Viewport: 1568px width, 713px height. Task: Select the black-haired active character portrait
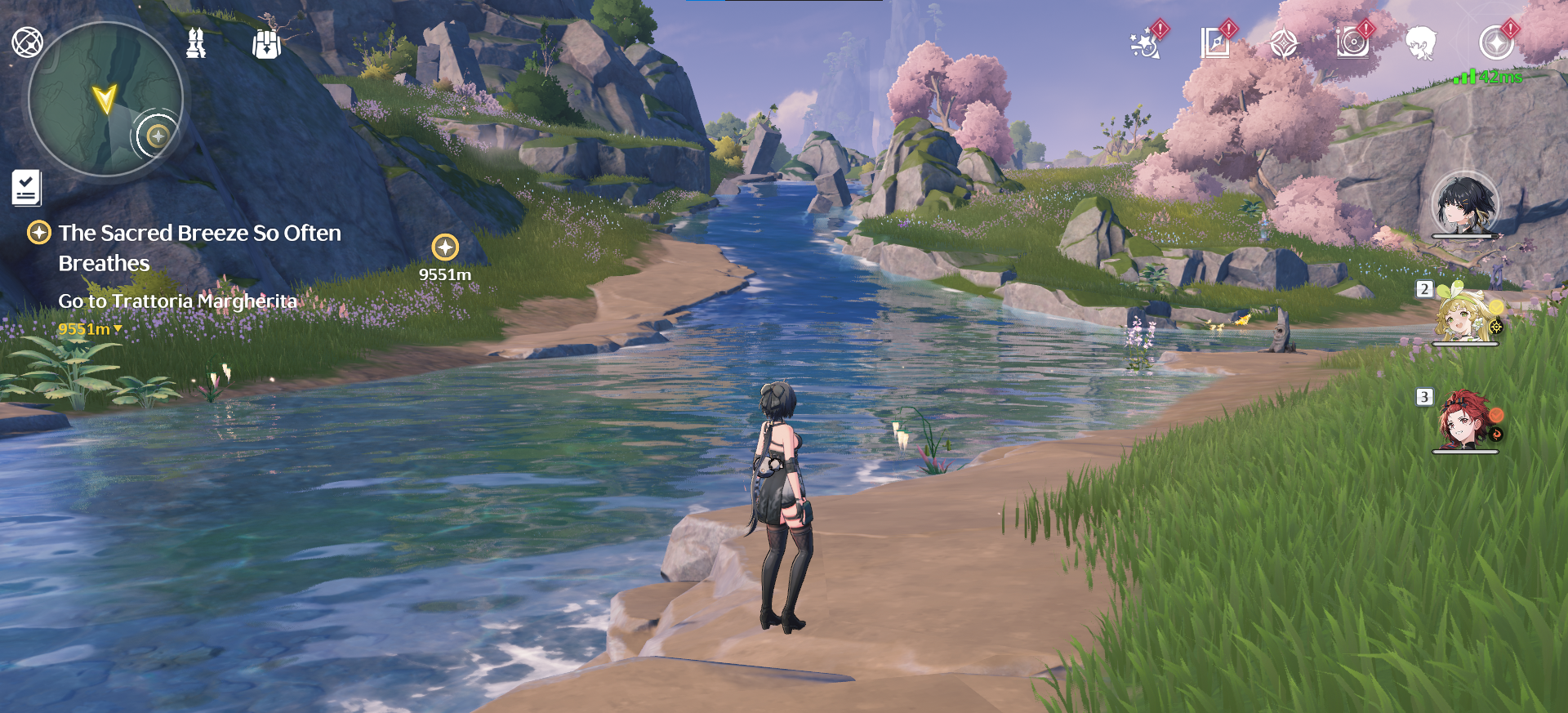pos(1465,204)
